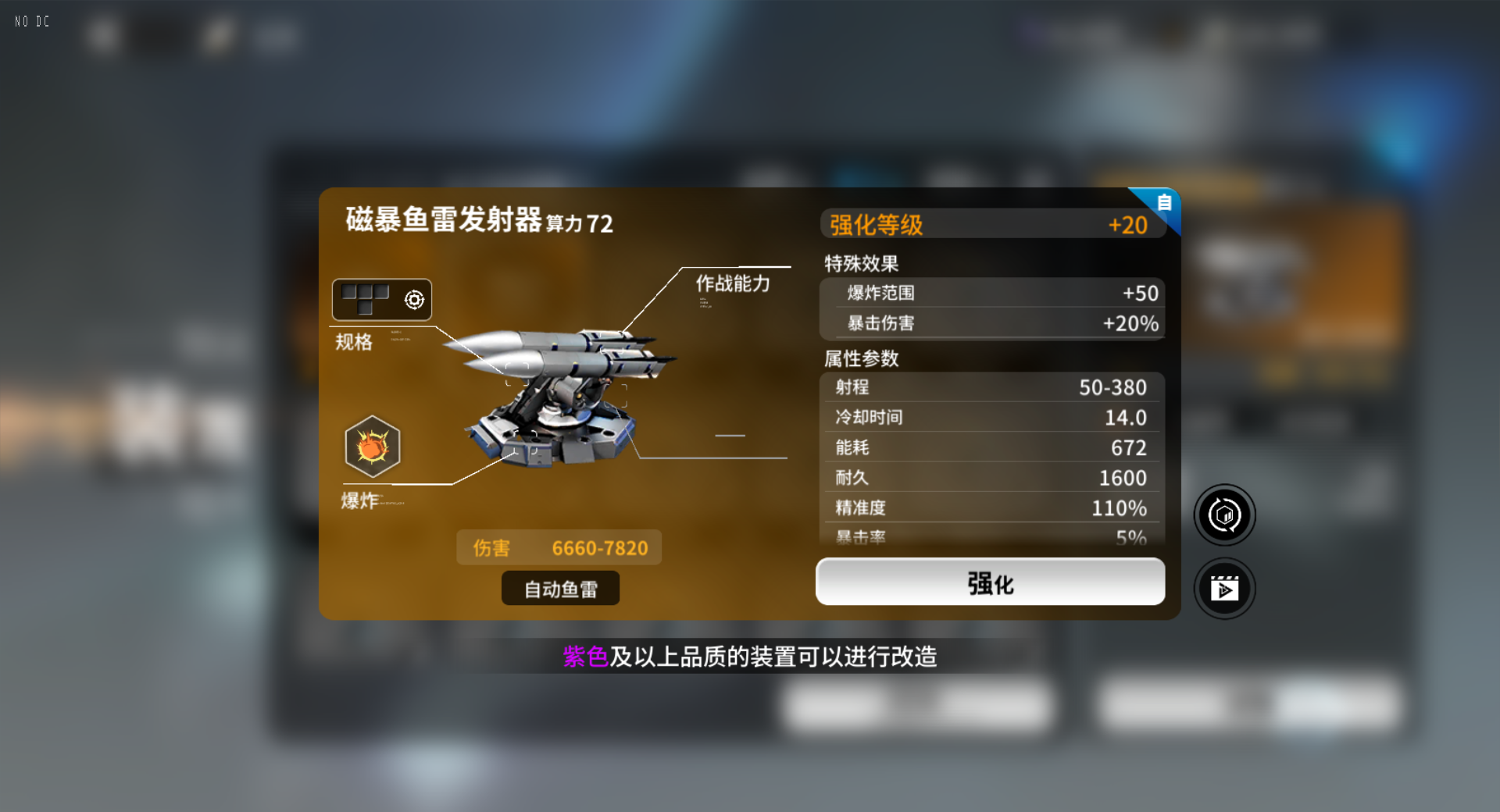Play the weapon demo via clapperboard icon
Image resolution: width=1500 pixels, height=812 pixels.
tap(1224, 589)
